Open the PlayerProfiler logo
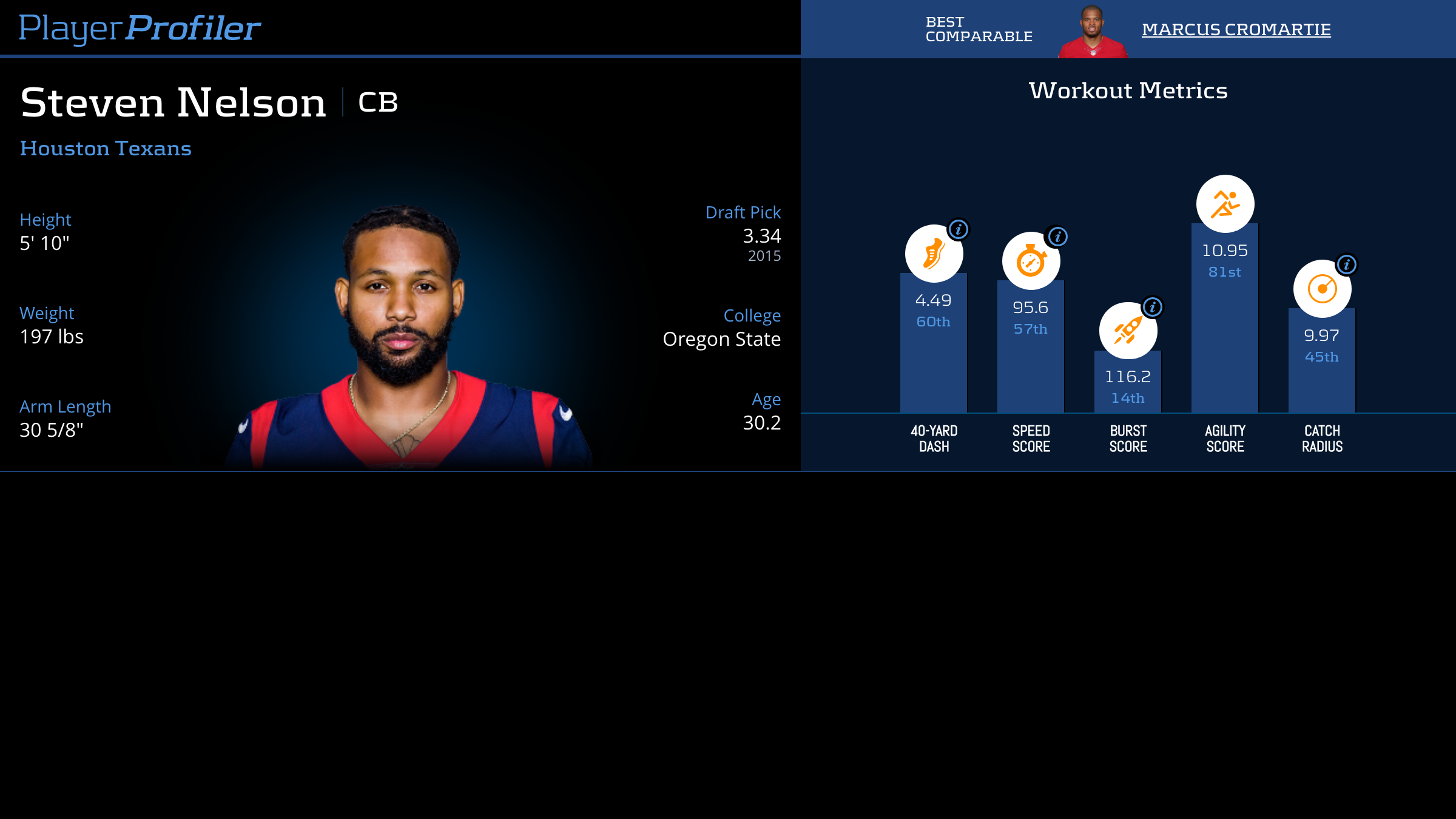The width and height of the screenshot is (1456, 819). click(140, 26)
